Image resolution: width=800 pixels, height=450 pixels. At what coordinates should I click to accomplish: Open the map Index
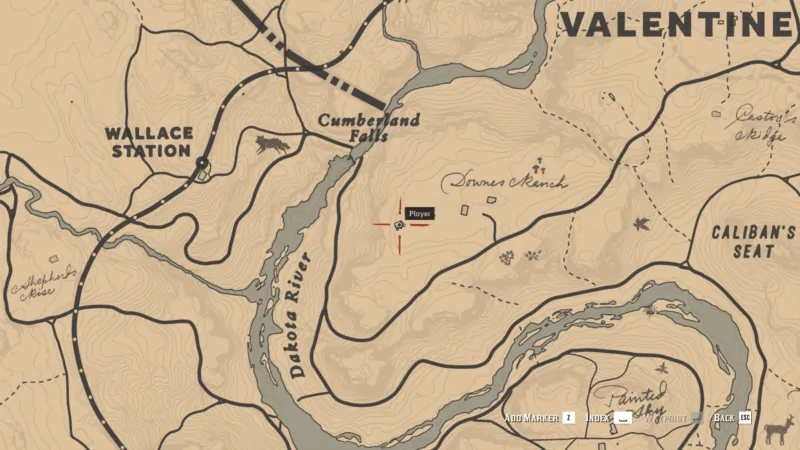pyautogui.click(x=609, y=417)
